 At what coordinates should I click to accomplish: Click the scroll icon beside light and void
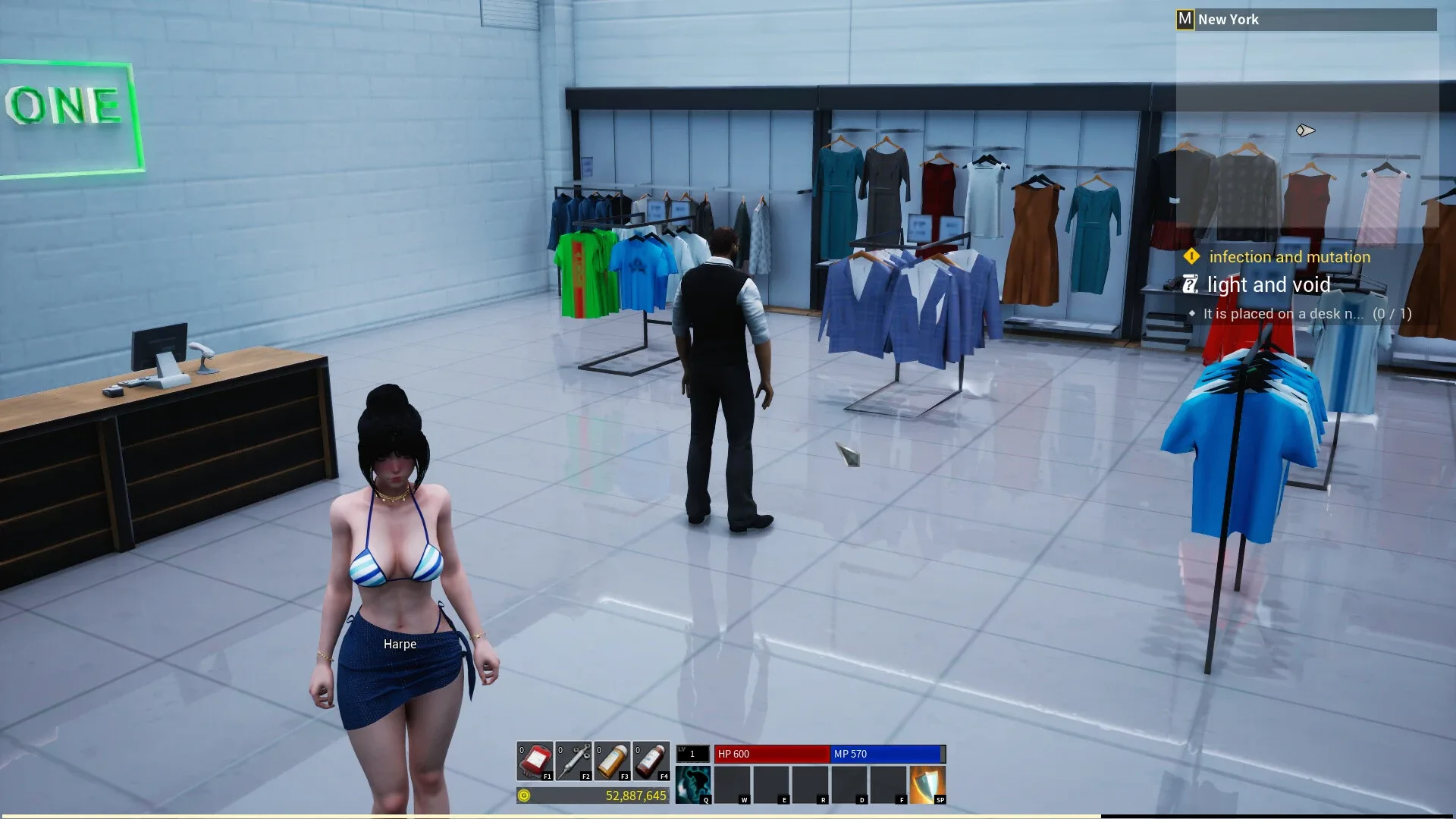[x=1190, y=284]
